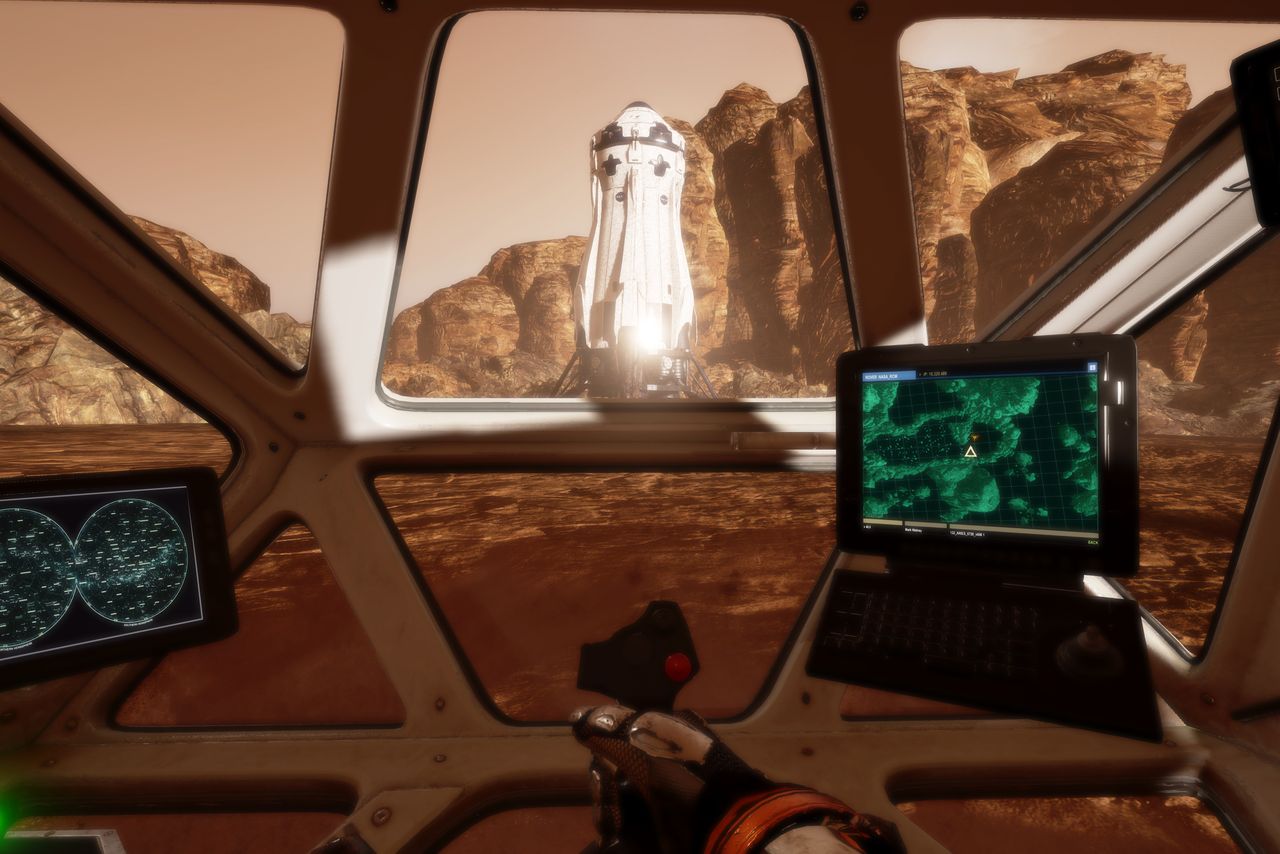The width and height of the screenshot is (1280, 854).
Task: Select the orange destination marker on the map
Action: [x=972, y=437]
